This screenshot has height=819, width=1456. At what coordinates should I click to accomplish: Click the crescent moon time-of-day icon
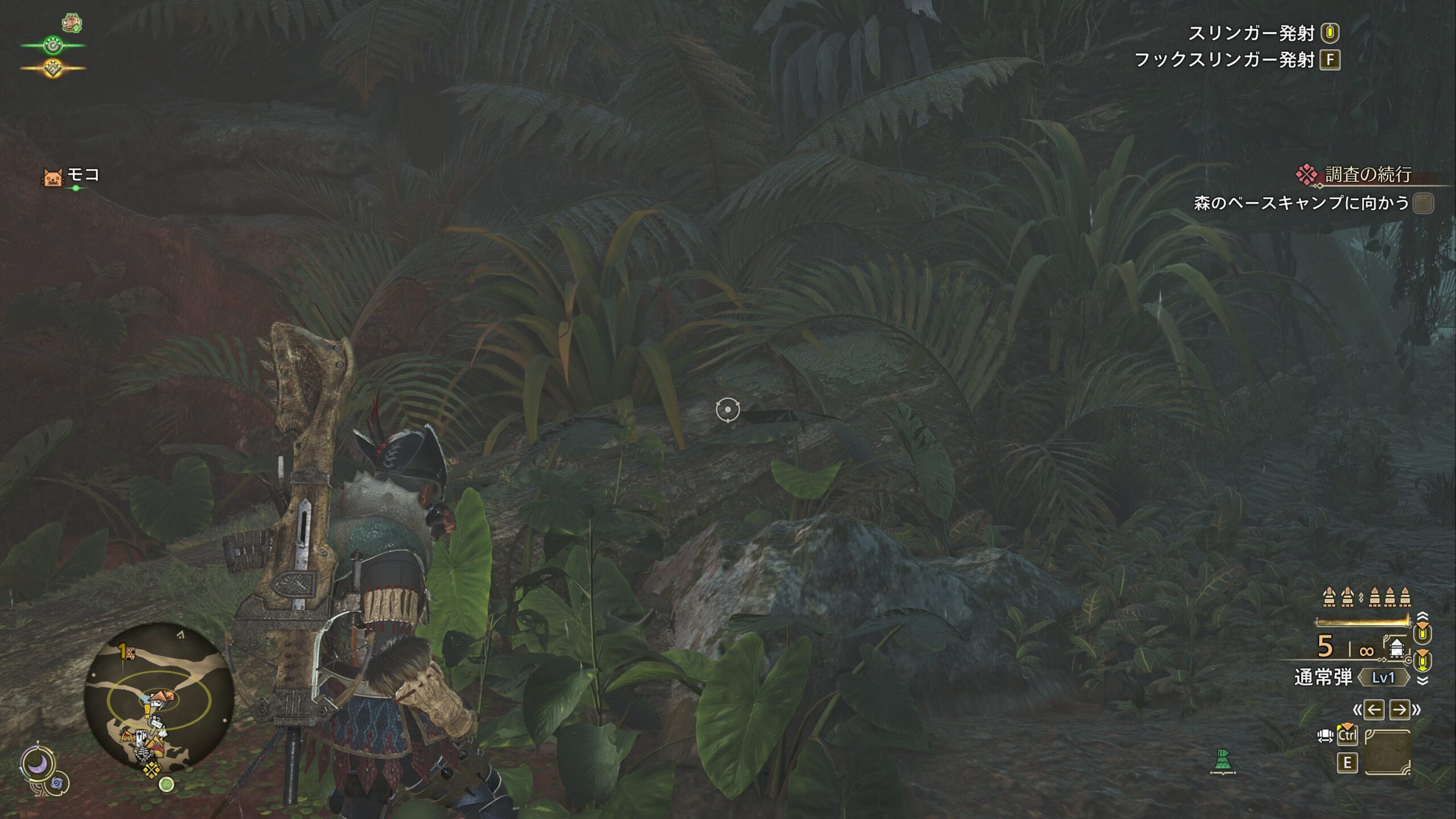[x=38, y=763]
